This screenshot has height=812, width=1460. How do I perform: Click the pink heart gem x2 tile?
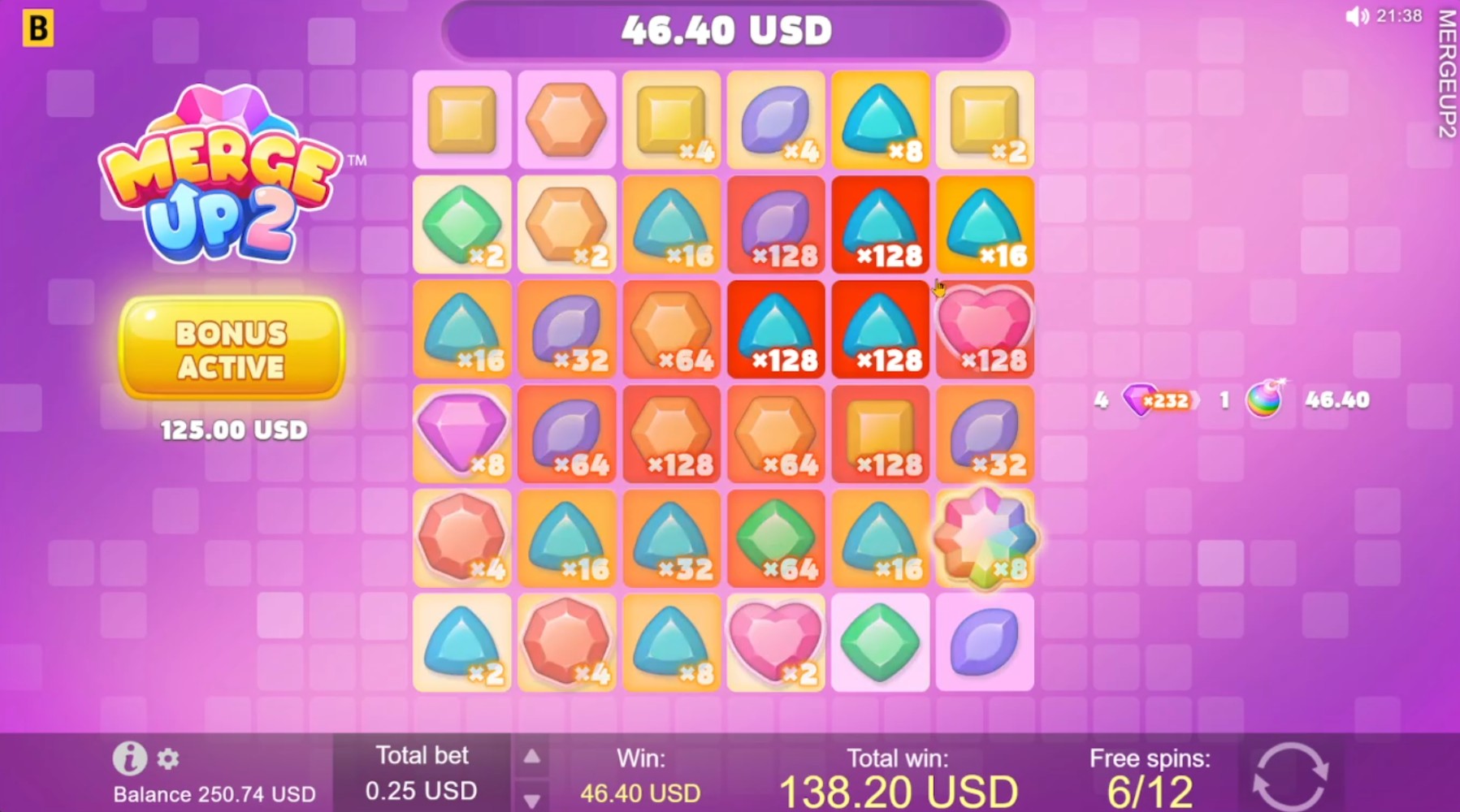point(776,641)
